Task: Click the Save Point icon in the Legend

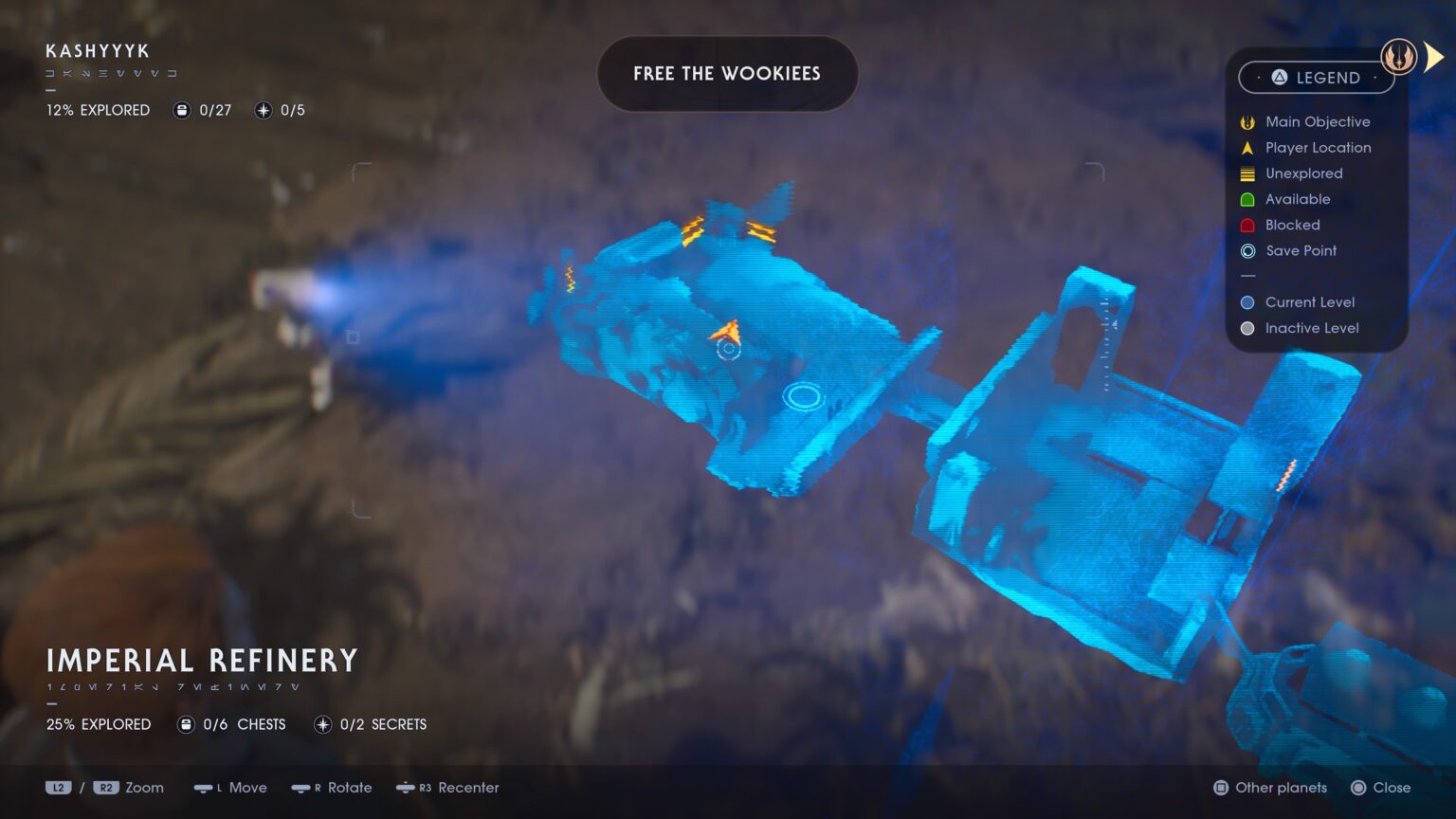Action: pos(1247,250)
